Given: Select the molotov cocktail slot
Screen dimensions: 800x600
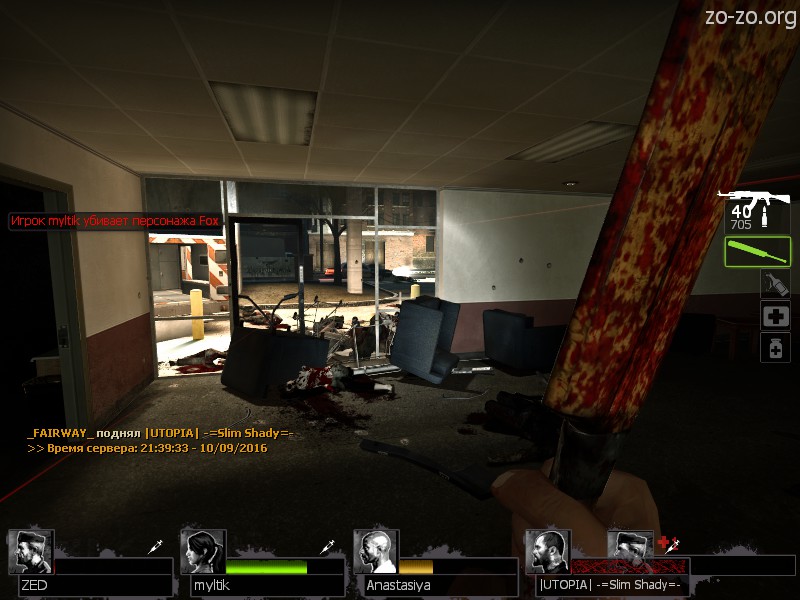Looking at the screenshot, I should point(775,285).
